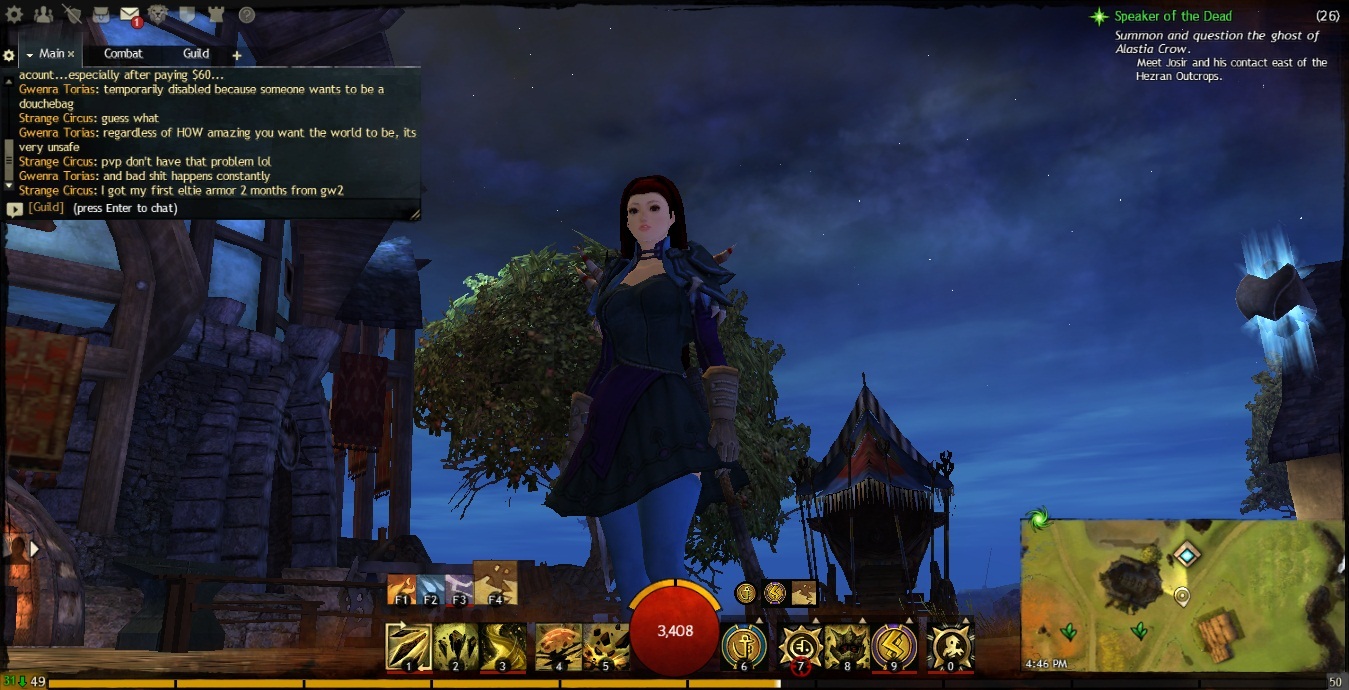This screenshot has width=1349, height=690.
Task: Open the mail envelope with unread notification
Action: [130, 15]
